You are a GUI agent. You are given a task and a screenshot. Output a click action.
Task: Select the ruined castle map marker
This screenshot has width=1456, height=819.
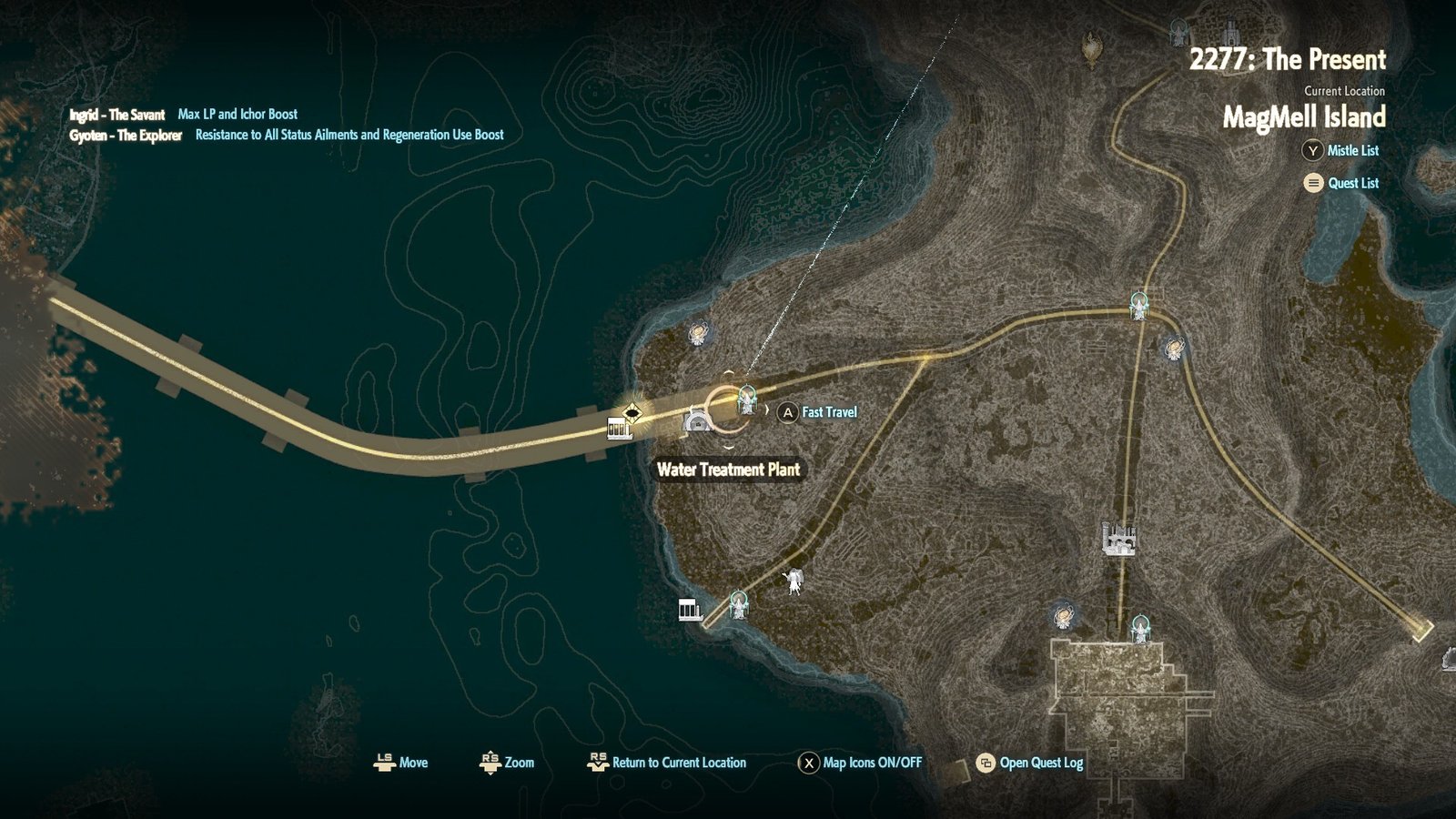pos(1118,538)
